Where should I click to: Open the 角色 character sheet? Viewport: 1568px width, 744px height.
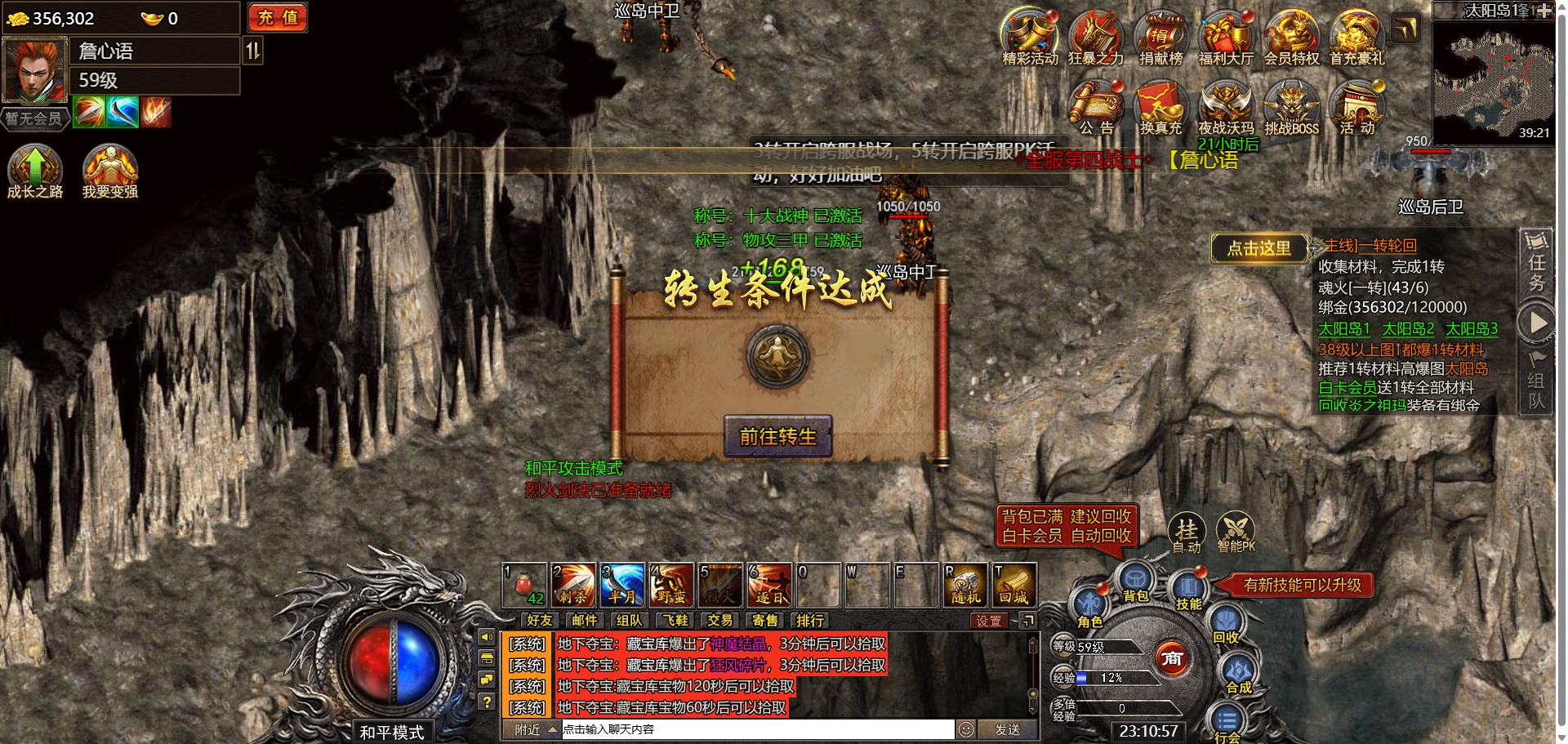coord(1089,608)
